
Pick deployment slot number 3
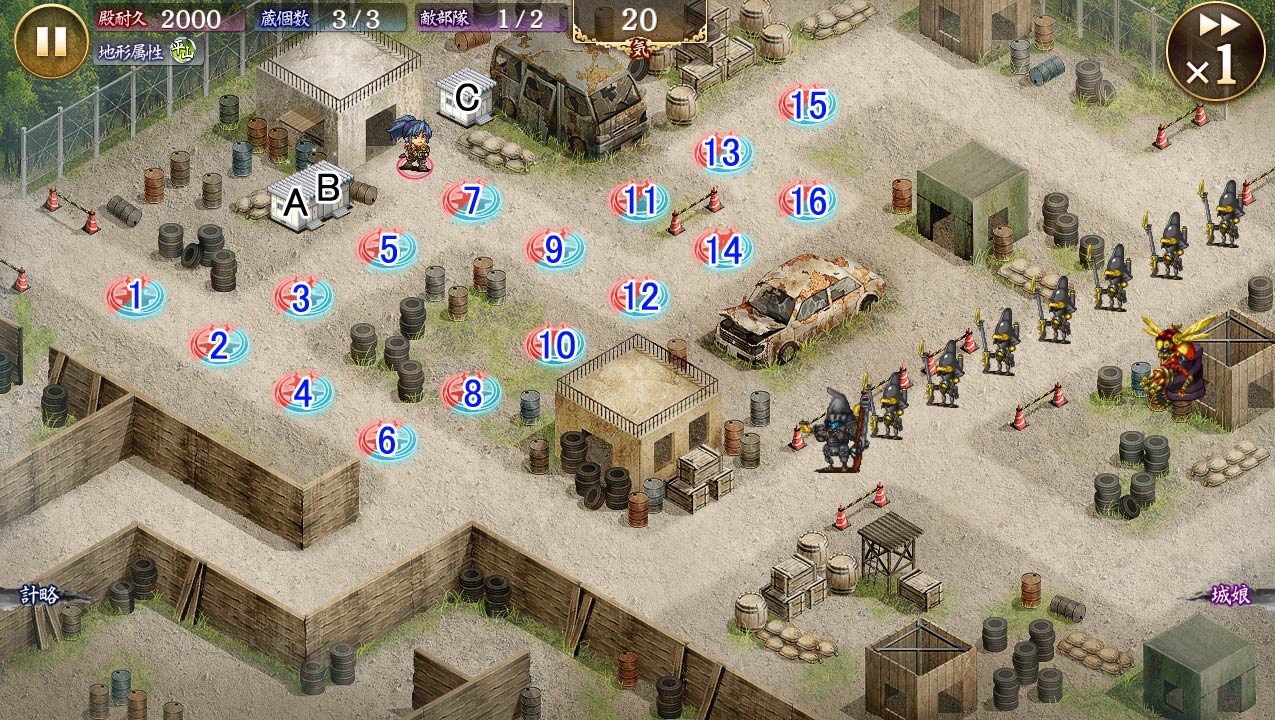pyautogui.click(x=302, y=298)
